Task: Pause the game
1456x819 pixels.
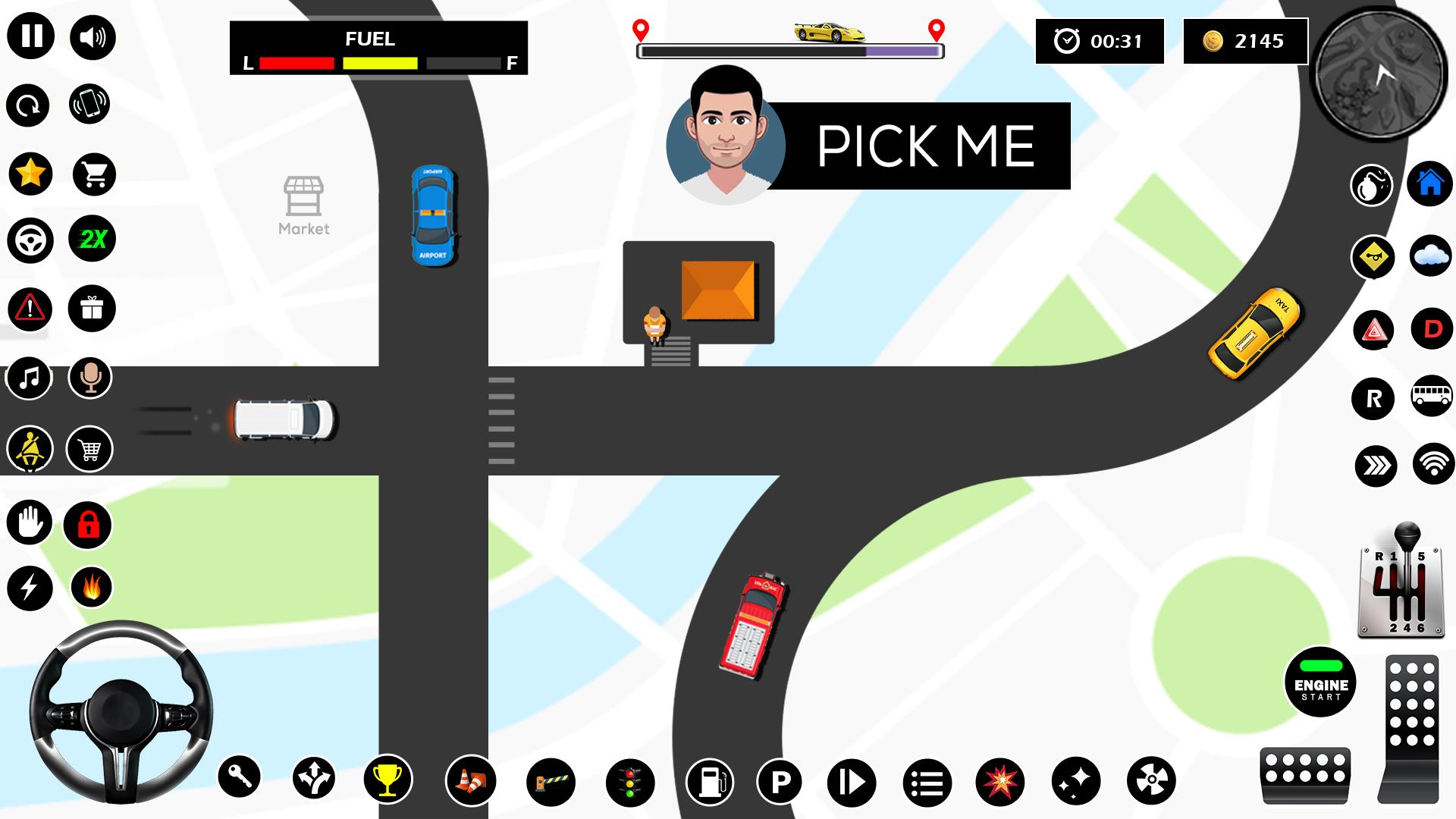Action: point(31,36)
